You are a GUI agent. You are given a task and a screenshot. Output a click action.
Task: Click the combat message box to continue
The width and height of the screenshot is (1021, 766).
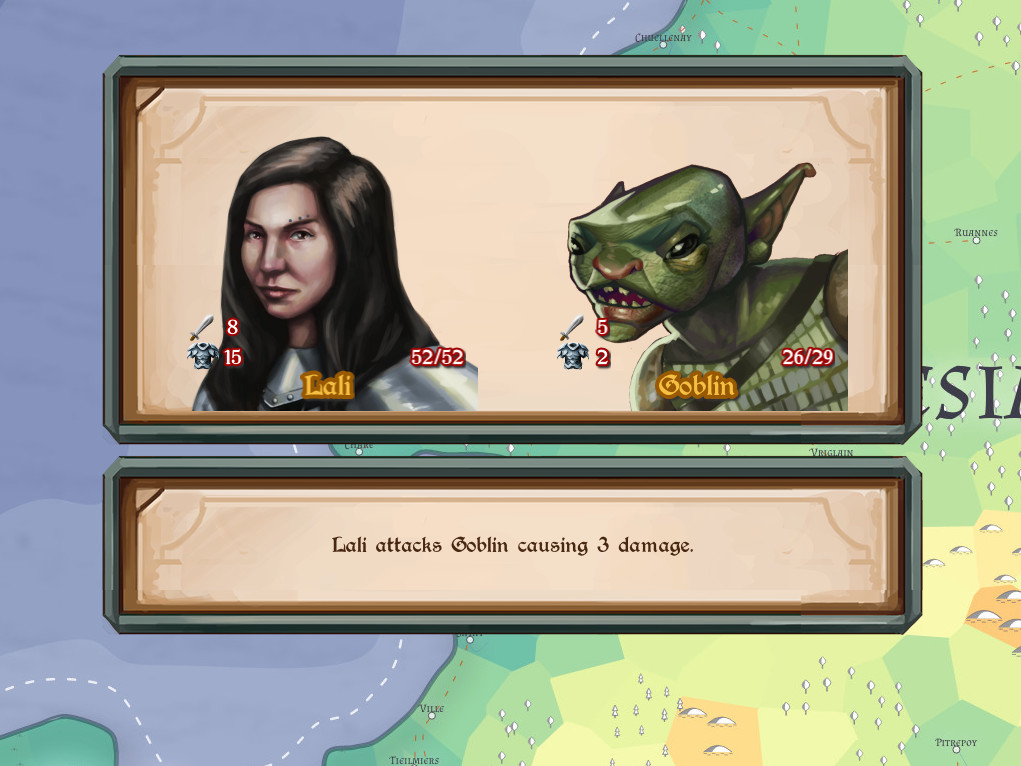(x=511, y=546)
